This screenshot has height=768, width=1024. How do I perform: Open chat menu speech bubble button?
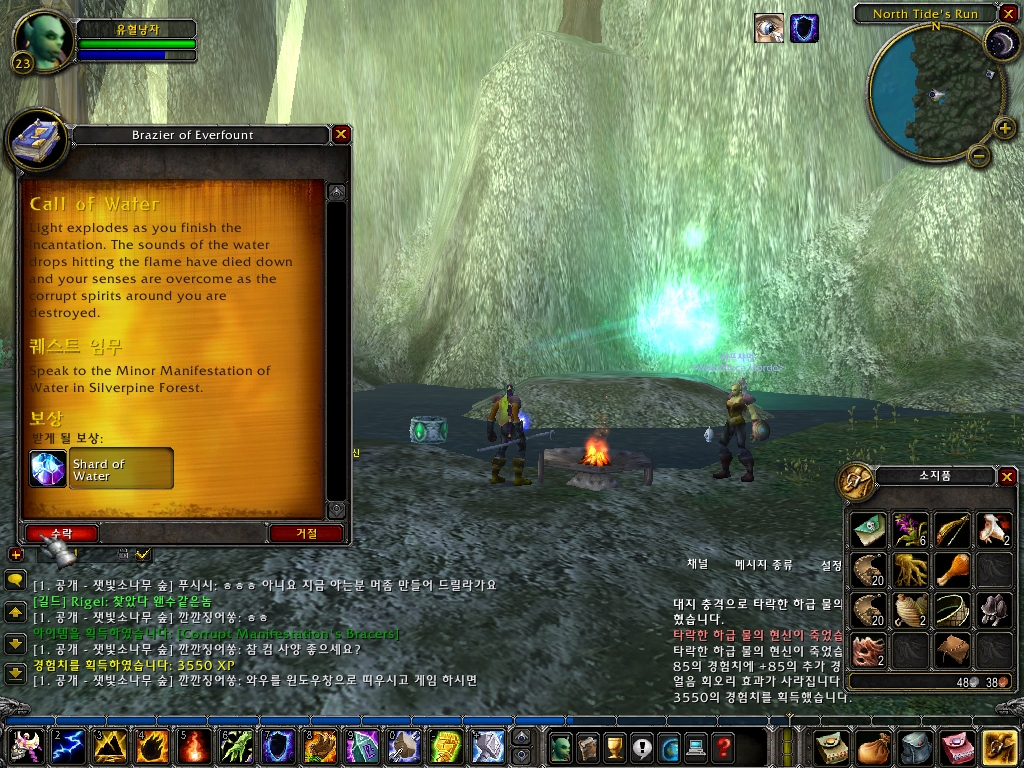(x=15, y=580)
